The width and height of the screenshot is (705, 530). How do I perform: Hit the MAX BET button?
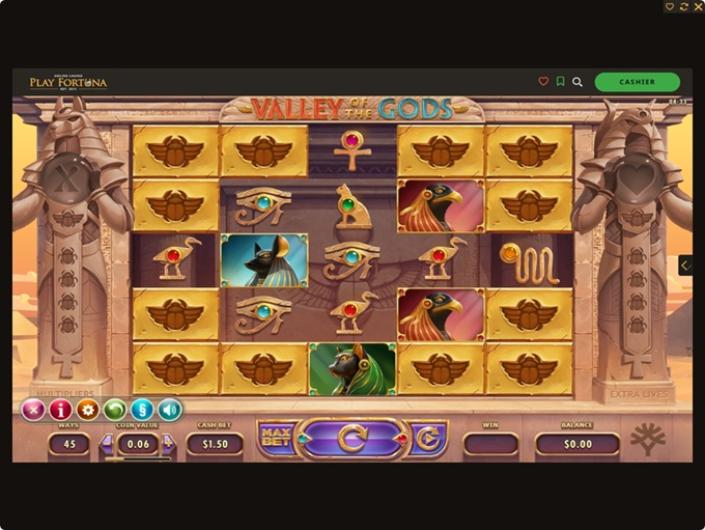(x=273, y=437)
